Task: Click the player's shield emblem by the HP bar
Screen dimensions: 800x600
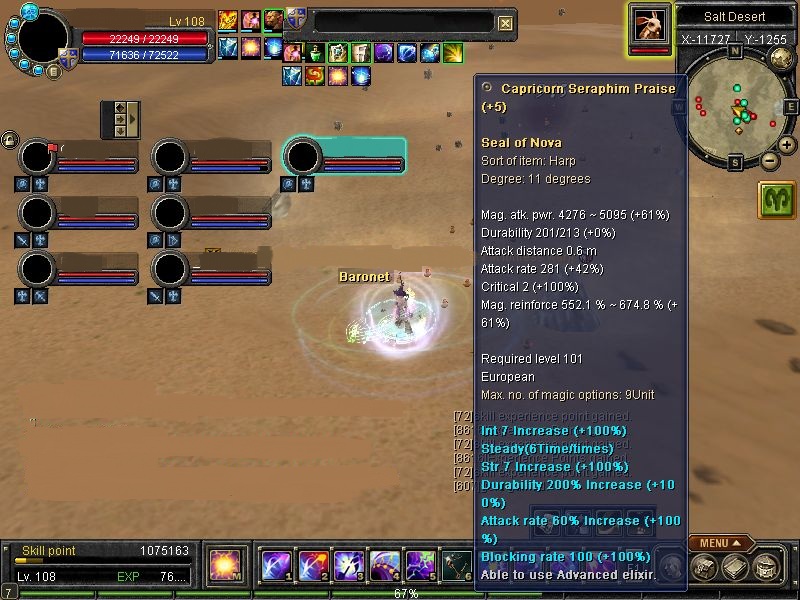Action: click(66, 58)
